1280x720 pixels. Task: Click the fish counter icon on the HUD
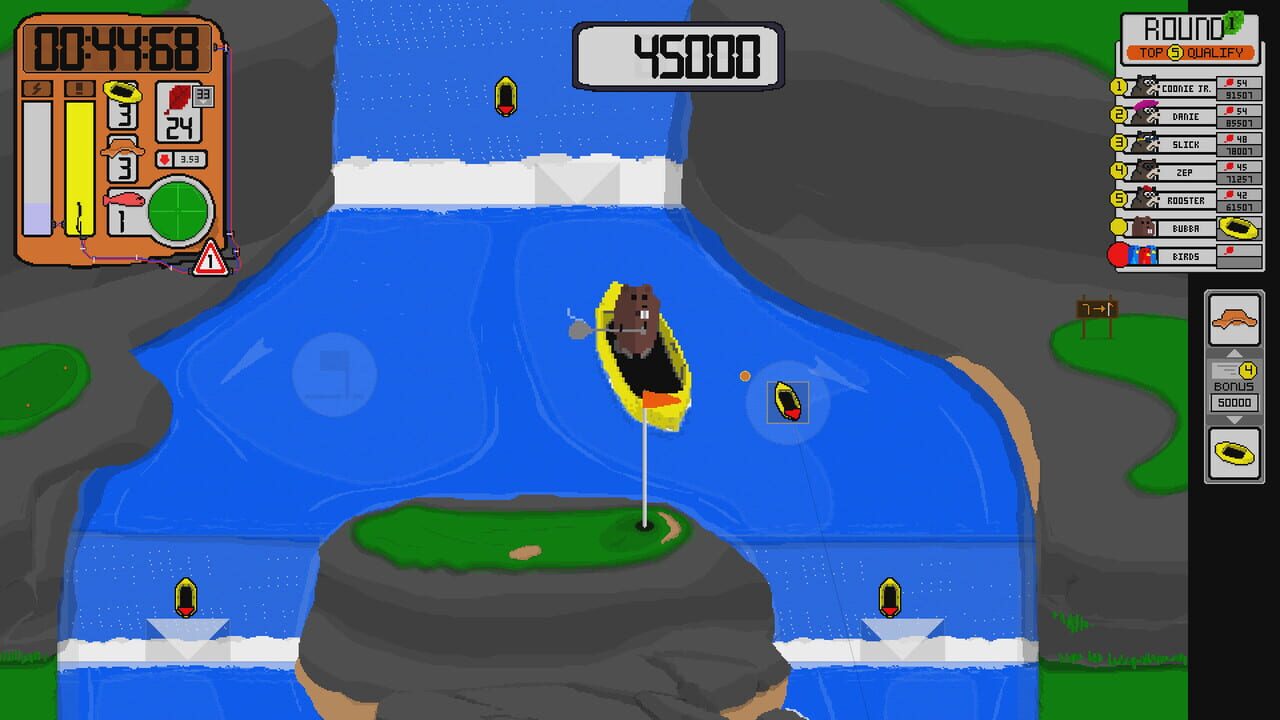122,200
